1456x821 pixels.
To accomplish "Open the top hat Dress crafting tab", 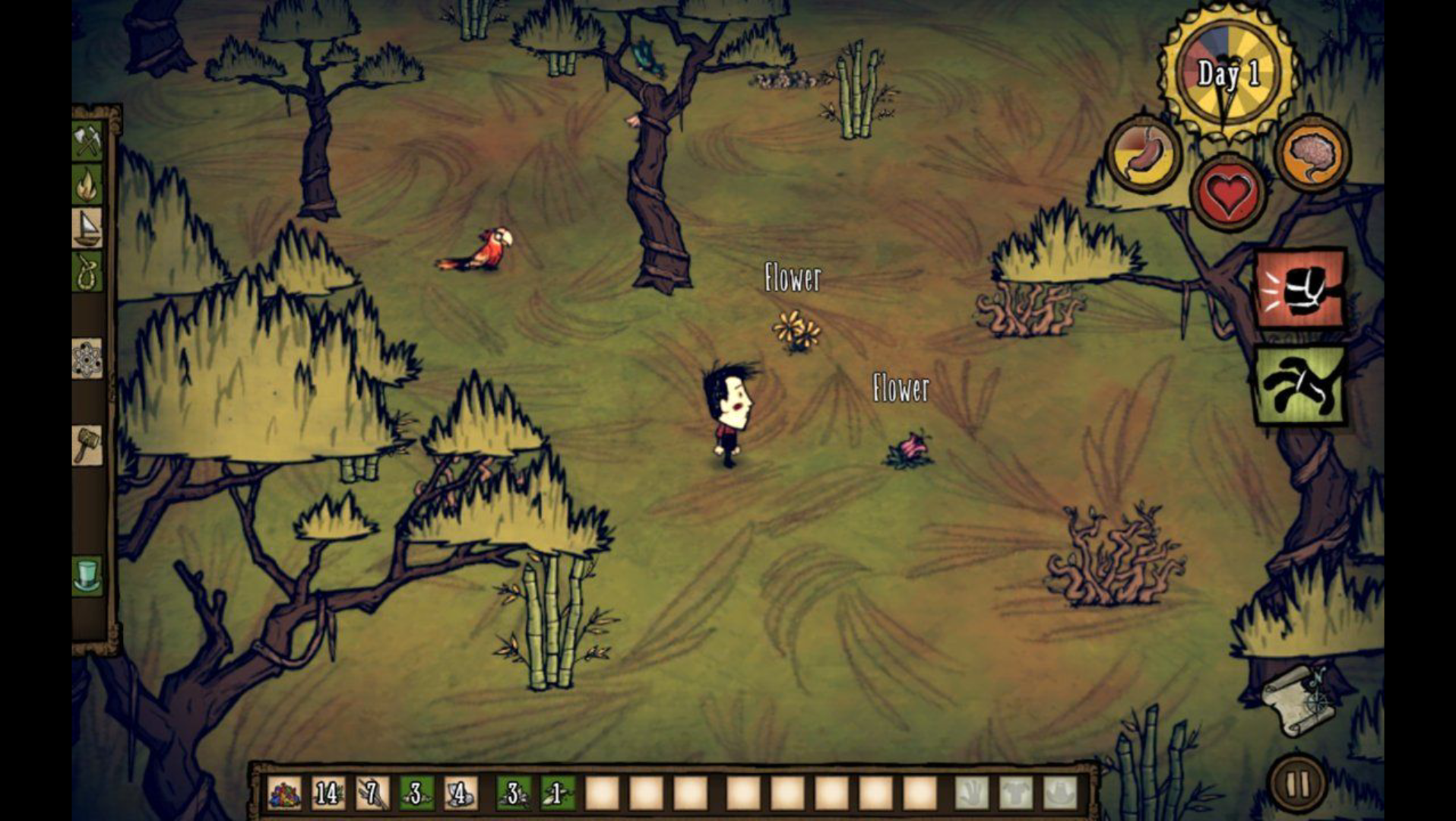I will pos(87,575).
